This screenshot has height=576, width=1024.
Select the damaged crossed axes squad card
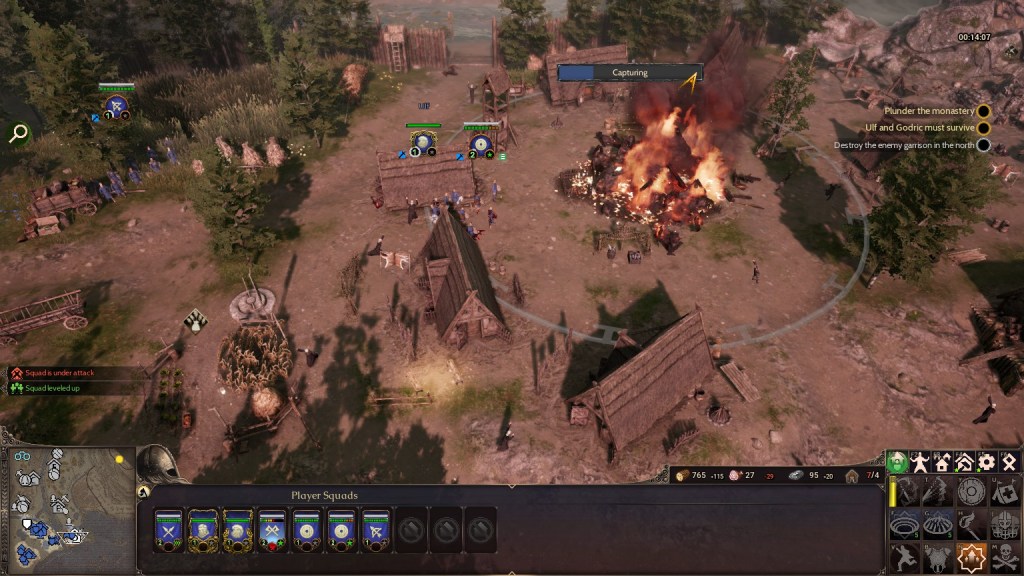point(272,530)
